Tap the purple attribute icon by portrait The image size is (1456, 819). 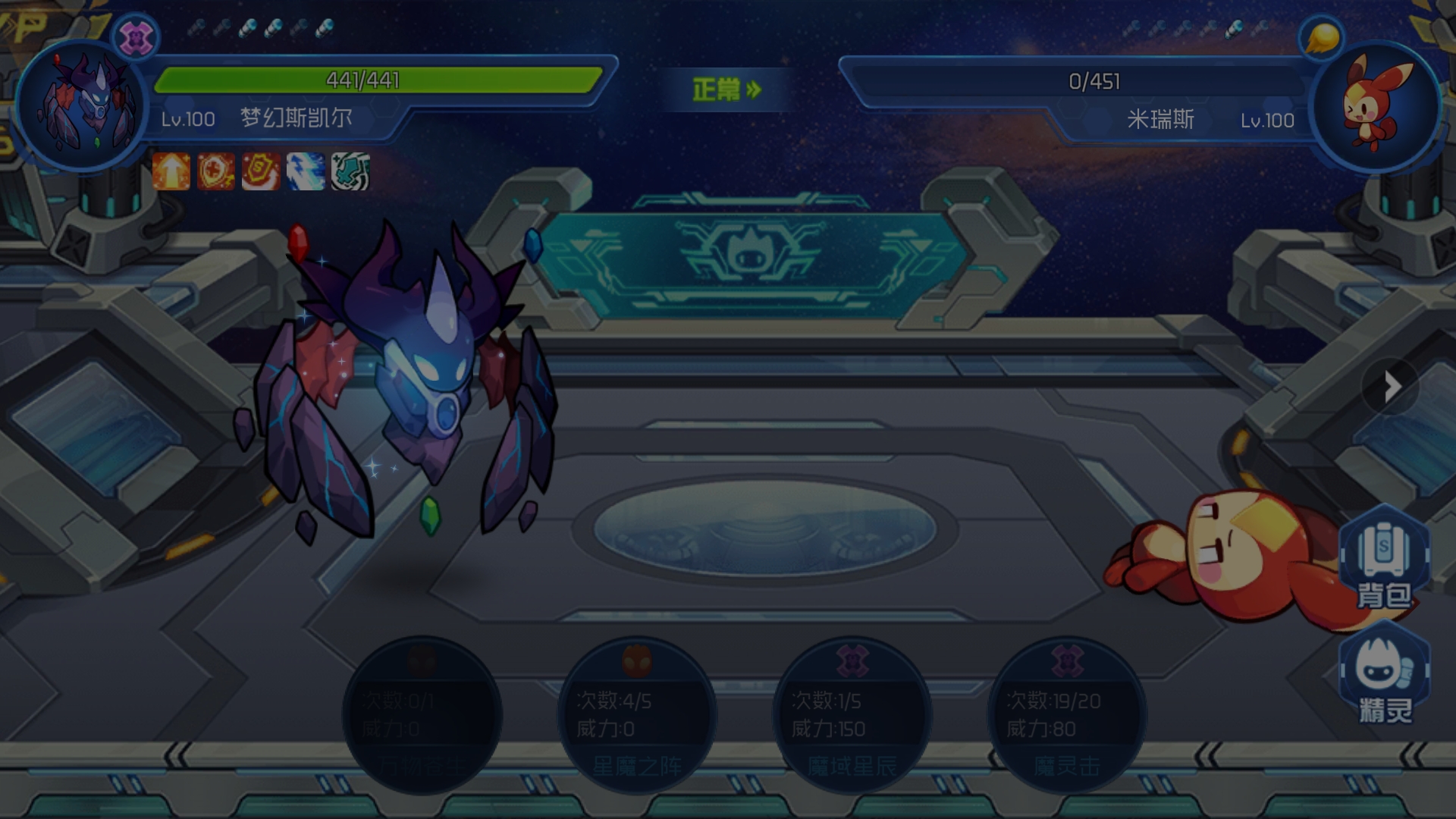[136, 36]
